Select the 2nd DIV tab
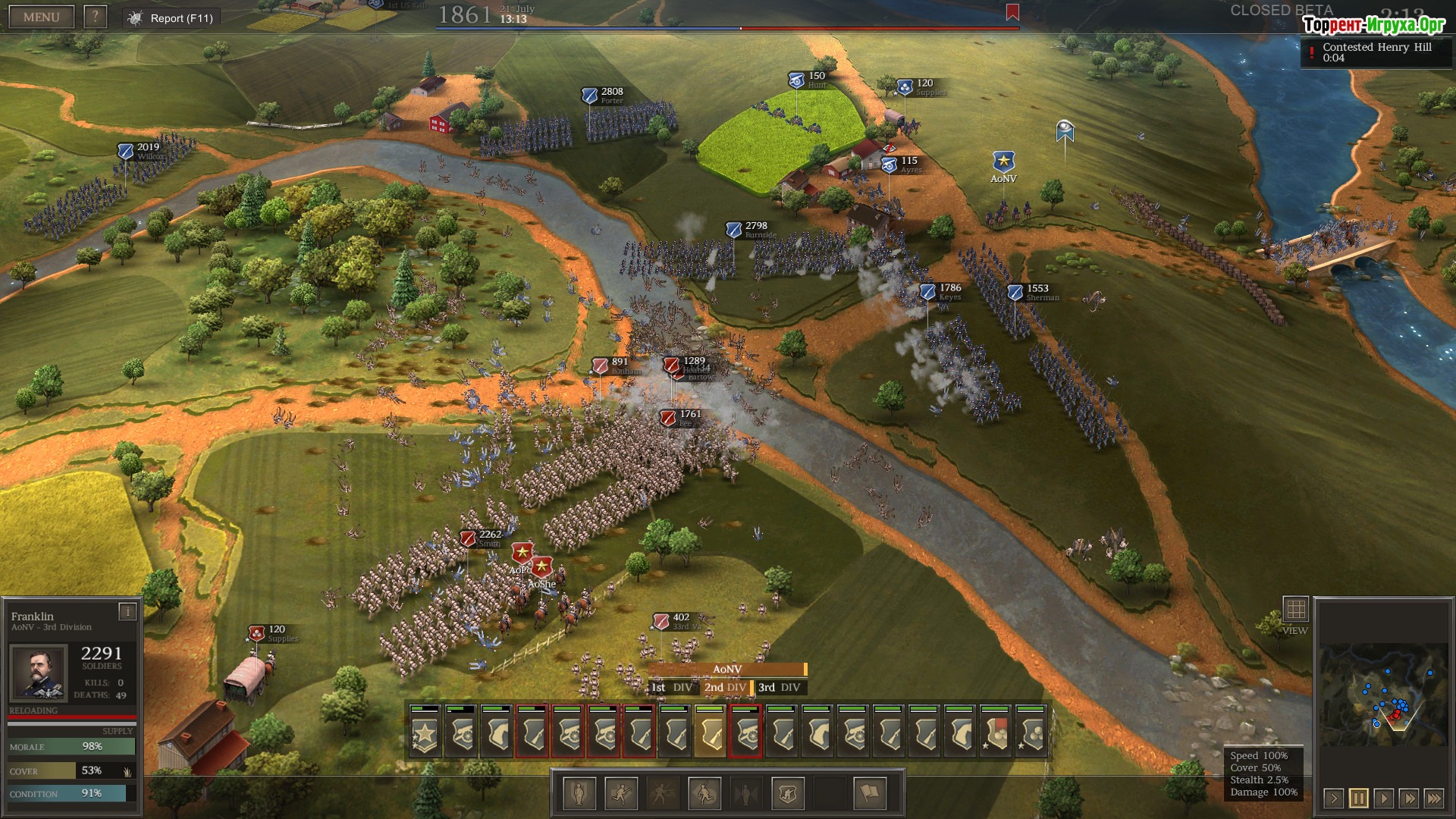This screenshot has width=1456, height=819. [725, 688]
